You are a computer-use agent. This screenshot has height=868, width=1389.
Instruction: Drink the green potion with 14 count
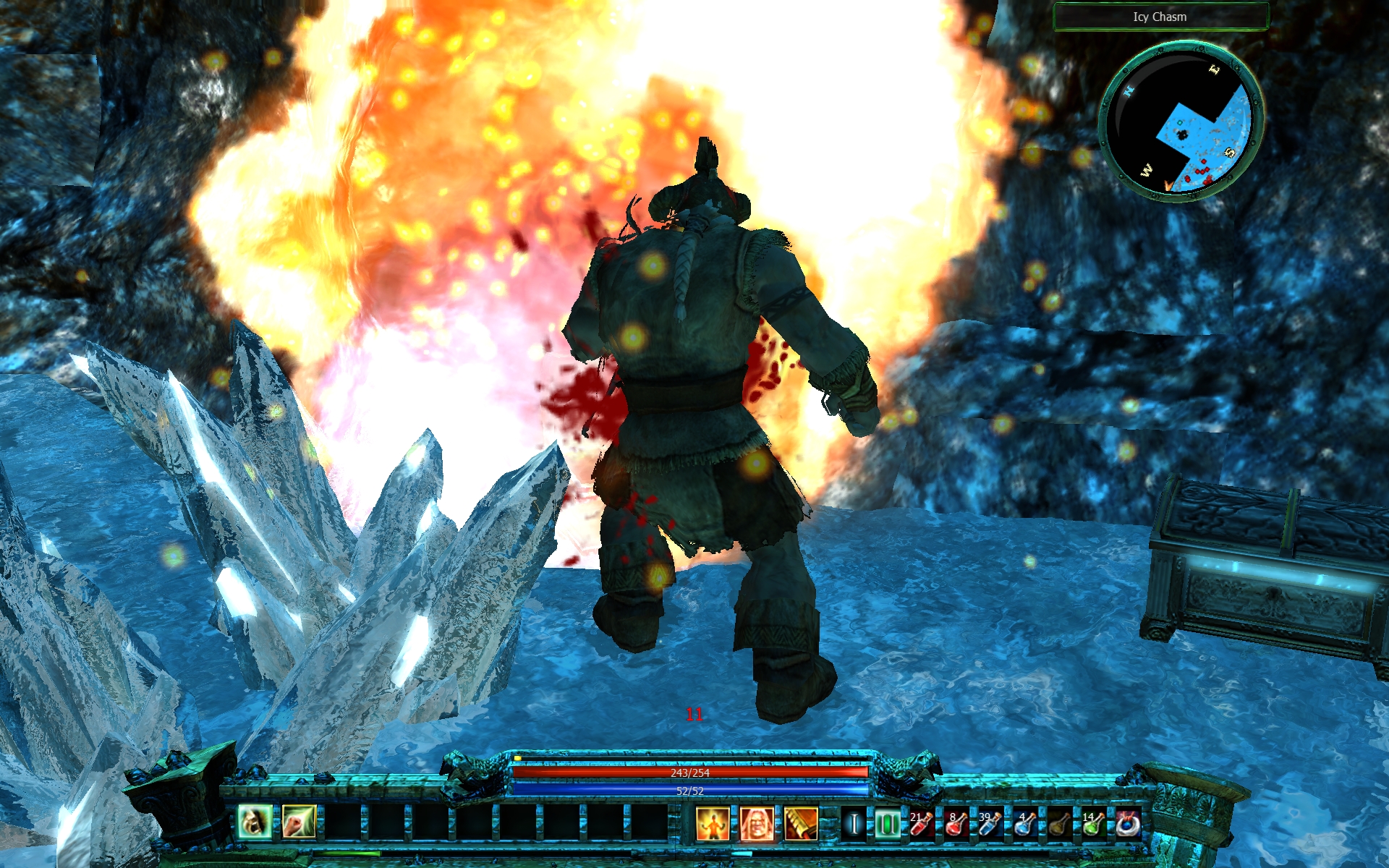tap(1093, 824)
